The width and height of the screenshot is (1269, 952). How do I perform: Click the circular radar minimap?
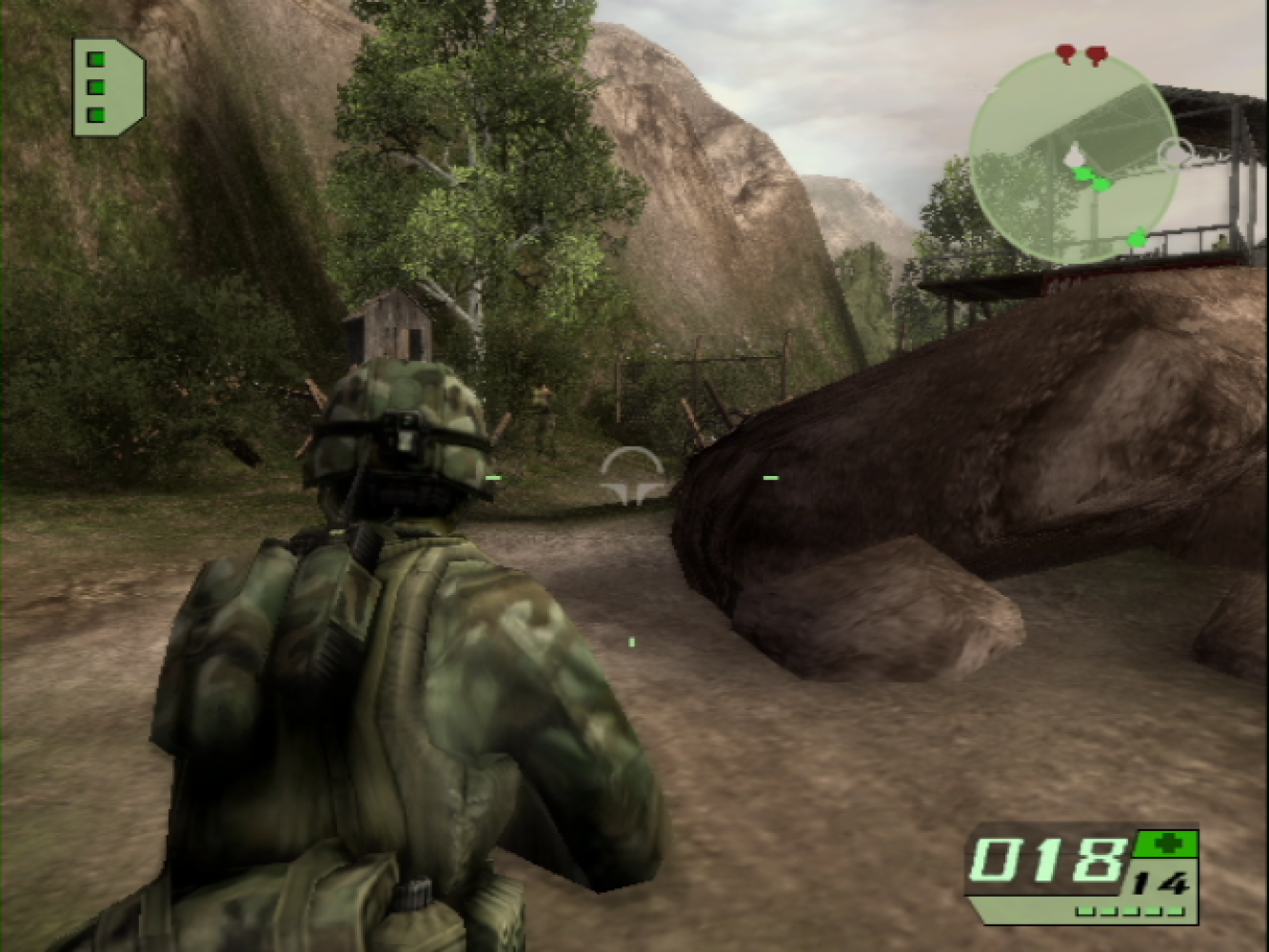1074,158
